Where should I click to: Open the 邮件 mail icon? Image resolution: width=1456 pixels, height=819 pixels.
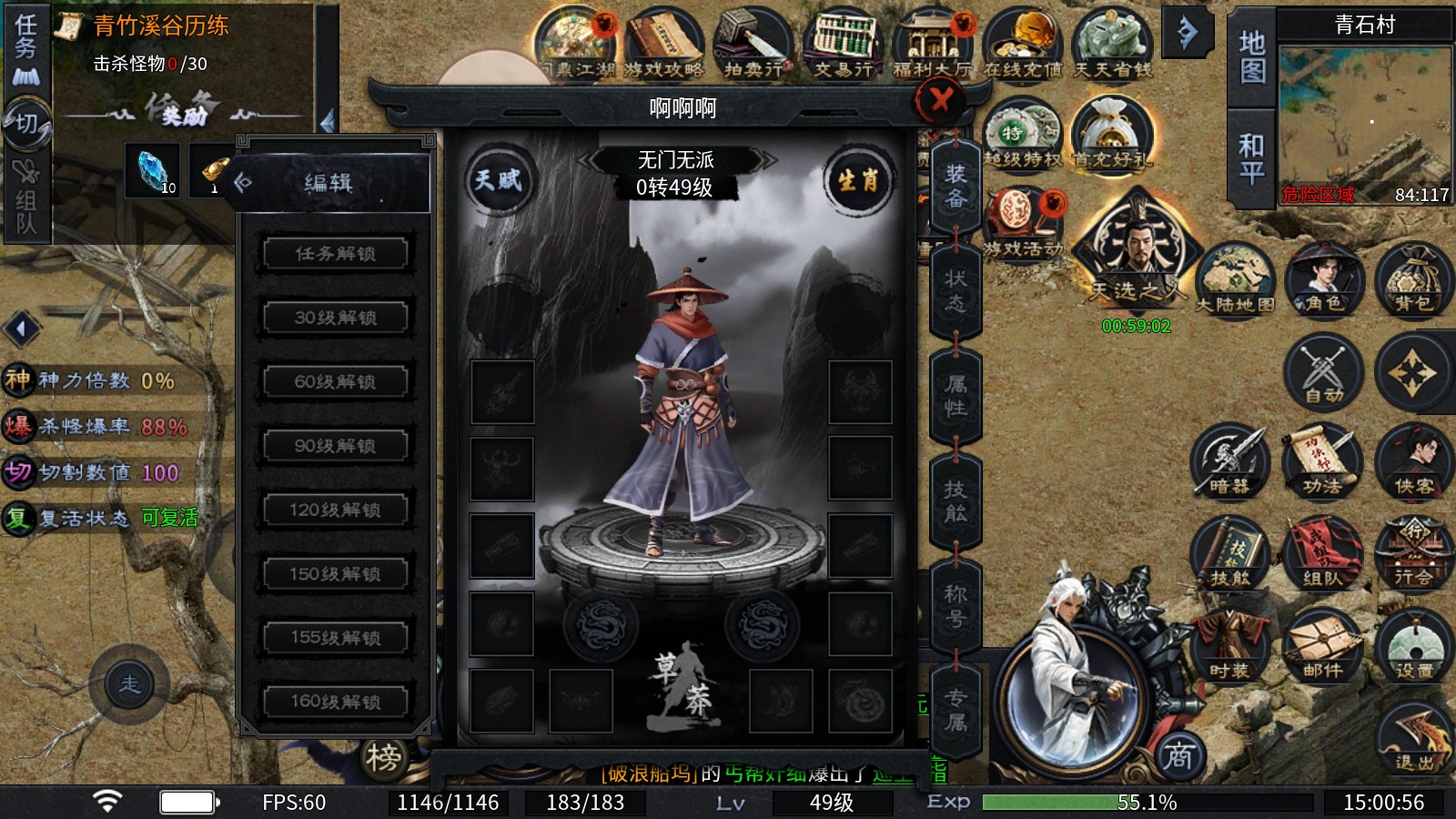1322,648
